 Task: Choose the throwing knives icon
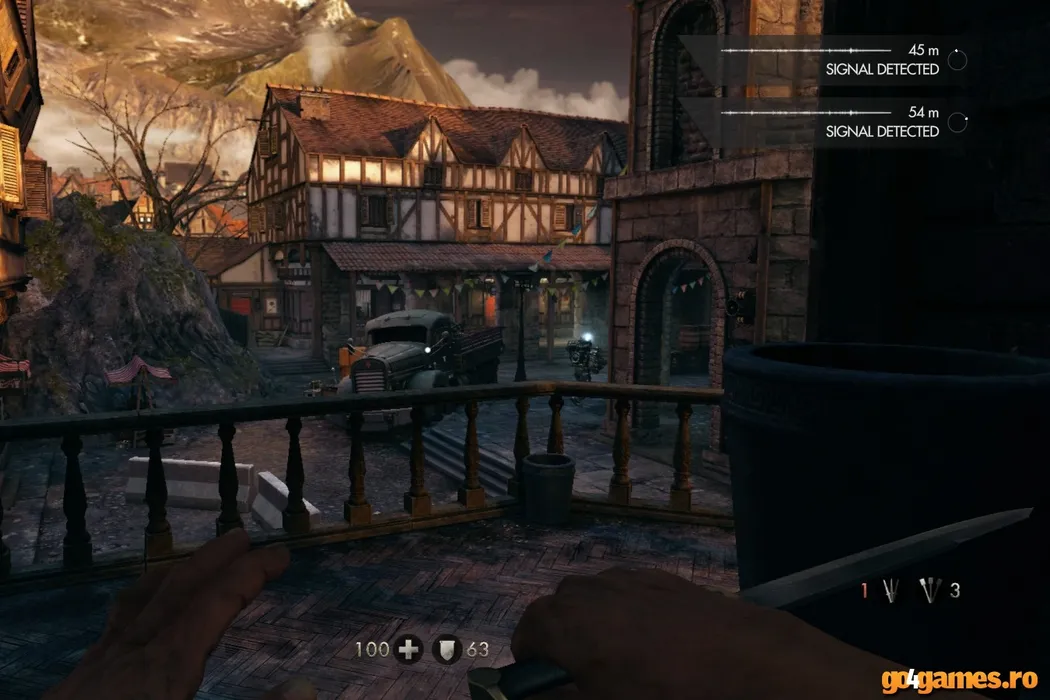930,591
